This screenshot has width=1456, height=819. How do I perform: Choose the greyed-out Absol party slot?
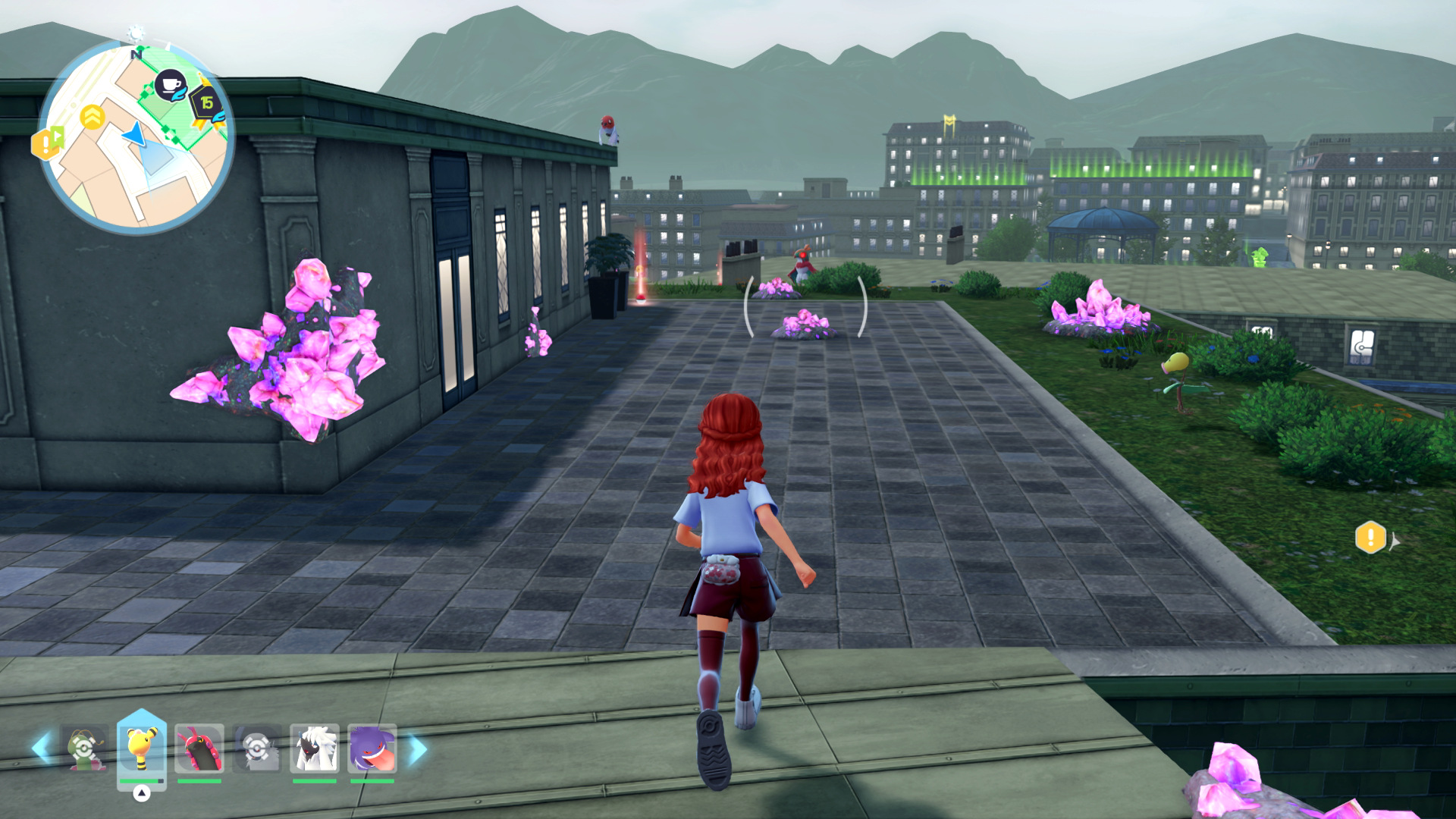(x=257, y=748)
